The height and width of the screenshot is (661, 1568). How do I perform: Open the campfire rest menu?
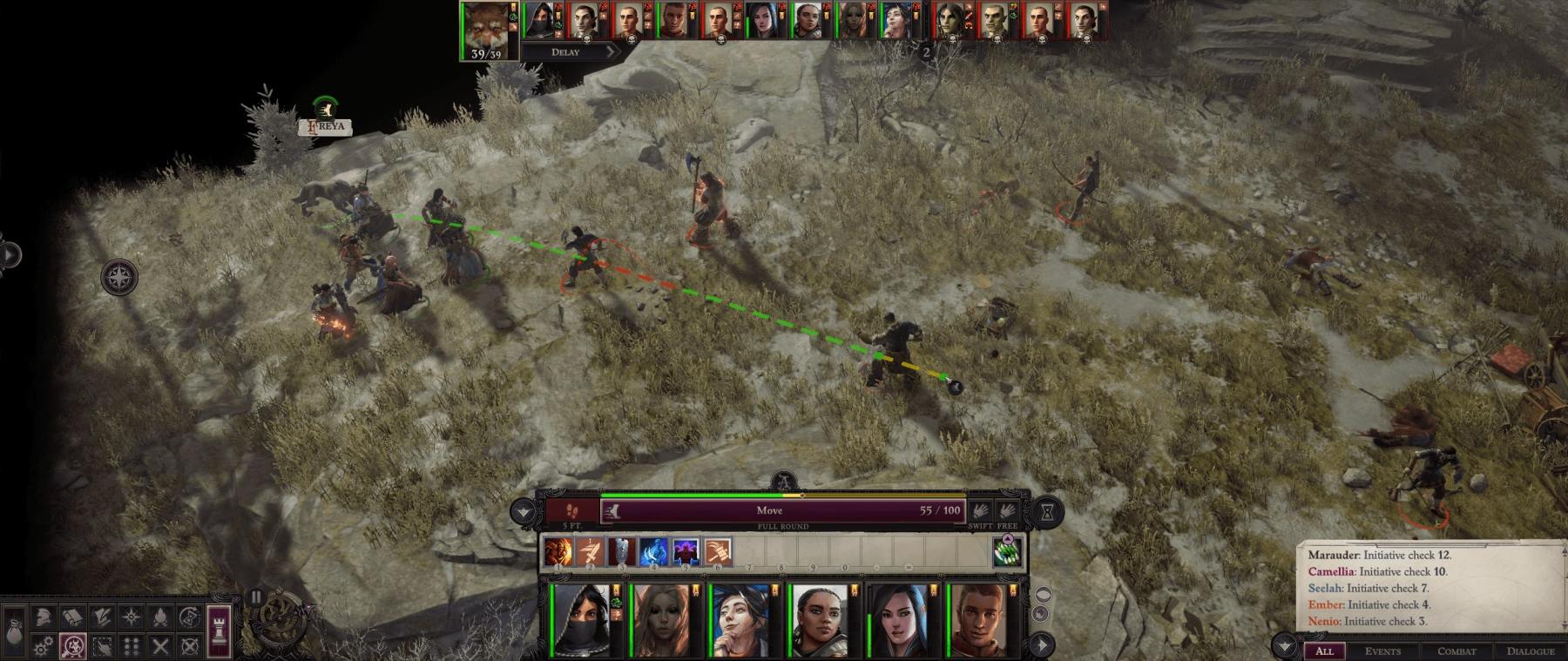tap(160, 617)
